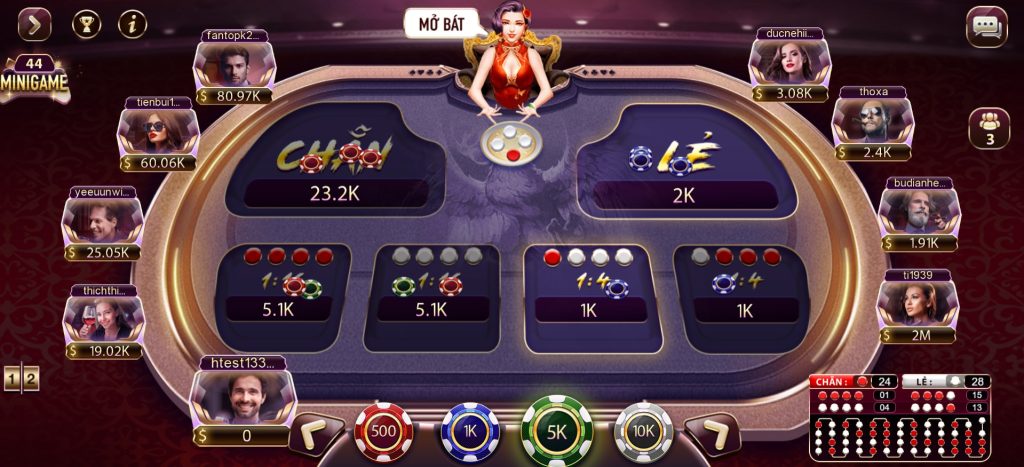Viewport: 1024px width, 467px height.
Task: Show the game info rules
Action: pyautogui.click(x=132, y=23)
